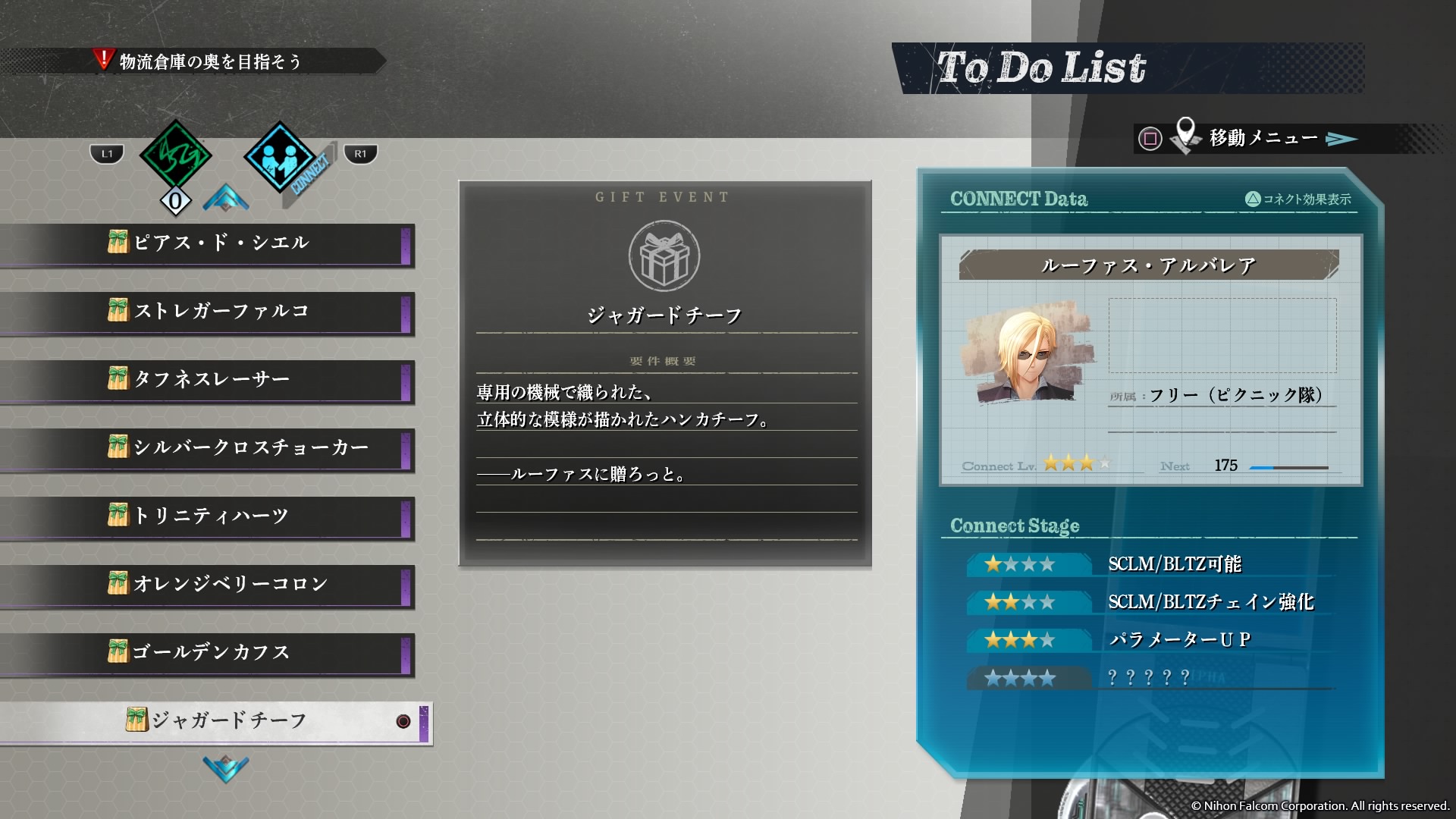Select the SCLM/BLTZ可能 connect stage row

coord(1150,564)
